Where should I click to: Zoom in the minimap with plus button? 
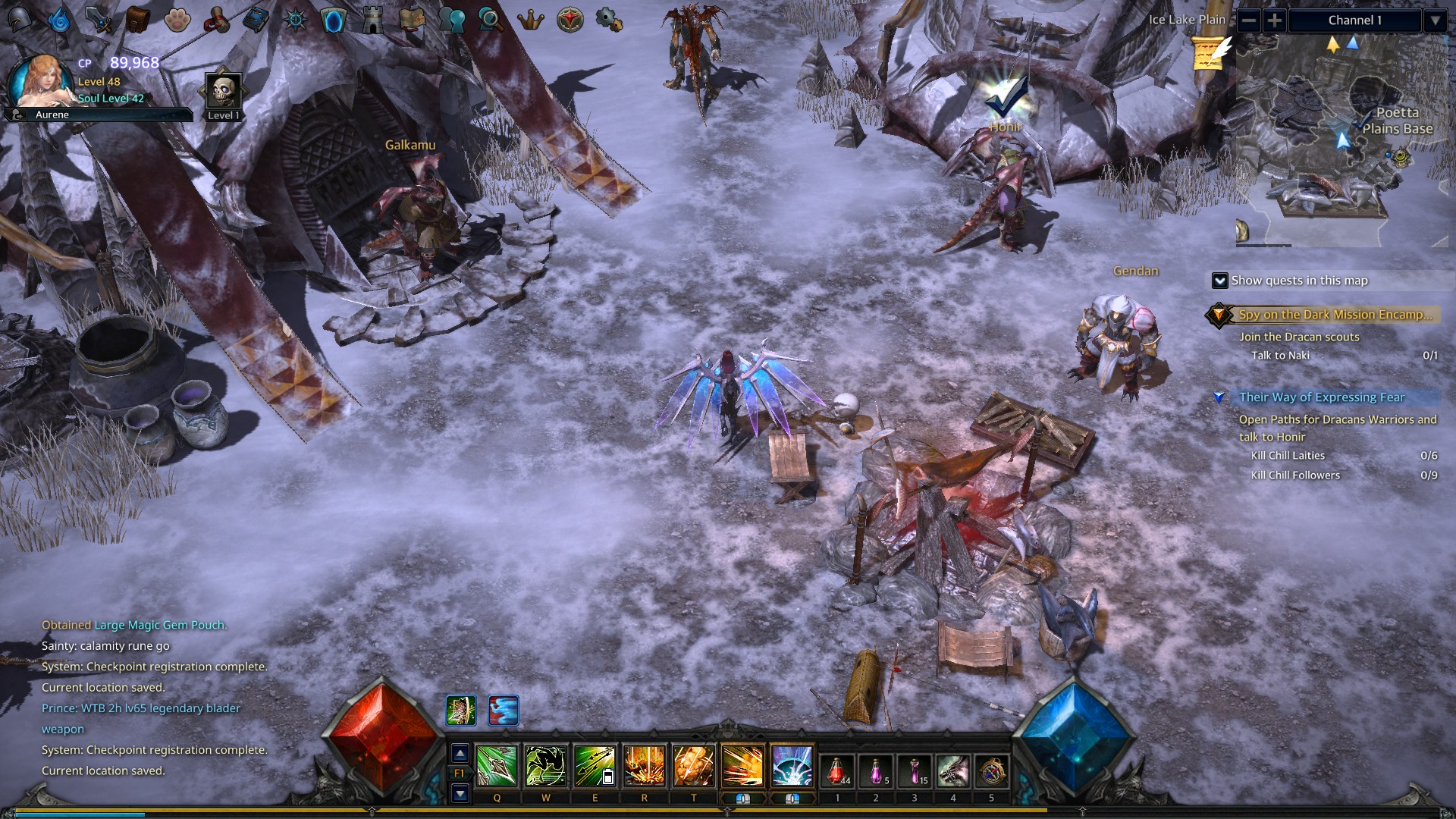[x=1275, y=20]
